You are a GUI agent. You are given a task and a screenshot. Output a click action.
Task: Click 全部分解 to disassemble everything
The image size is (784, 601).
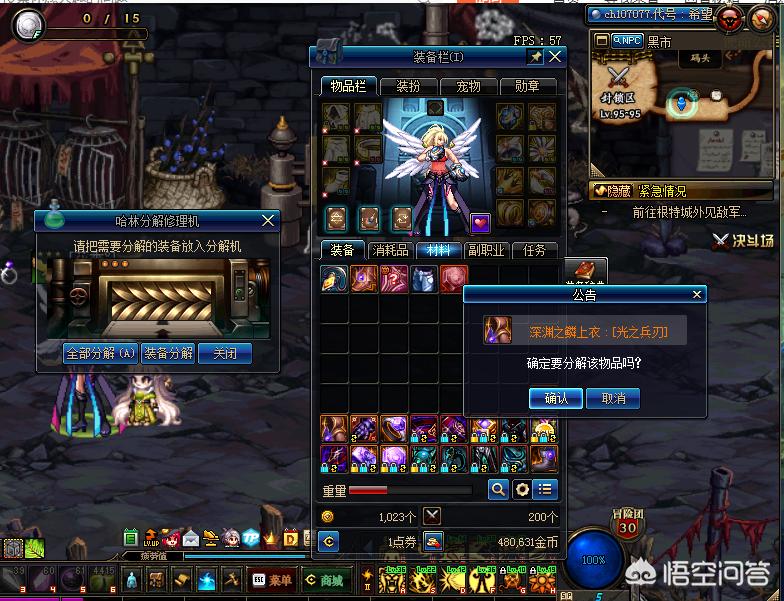[x=100, y=353]
